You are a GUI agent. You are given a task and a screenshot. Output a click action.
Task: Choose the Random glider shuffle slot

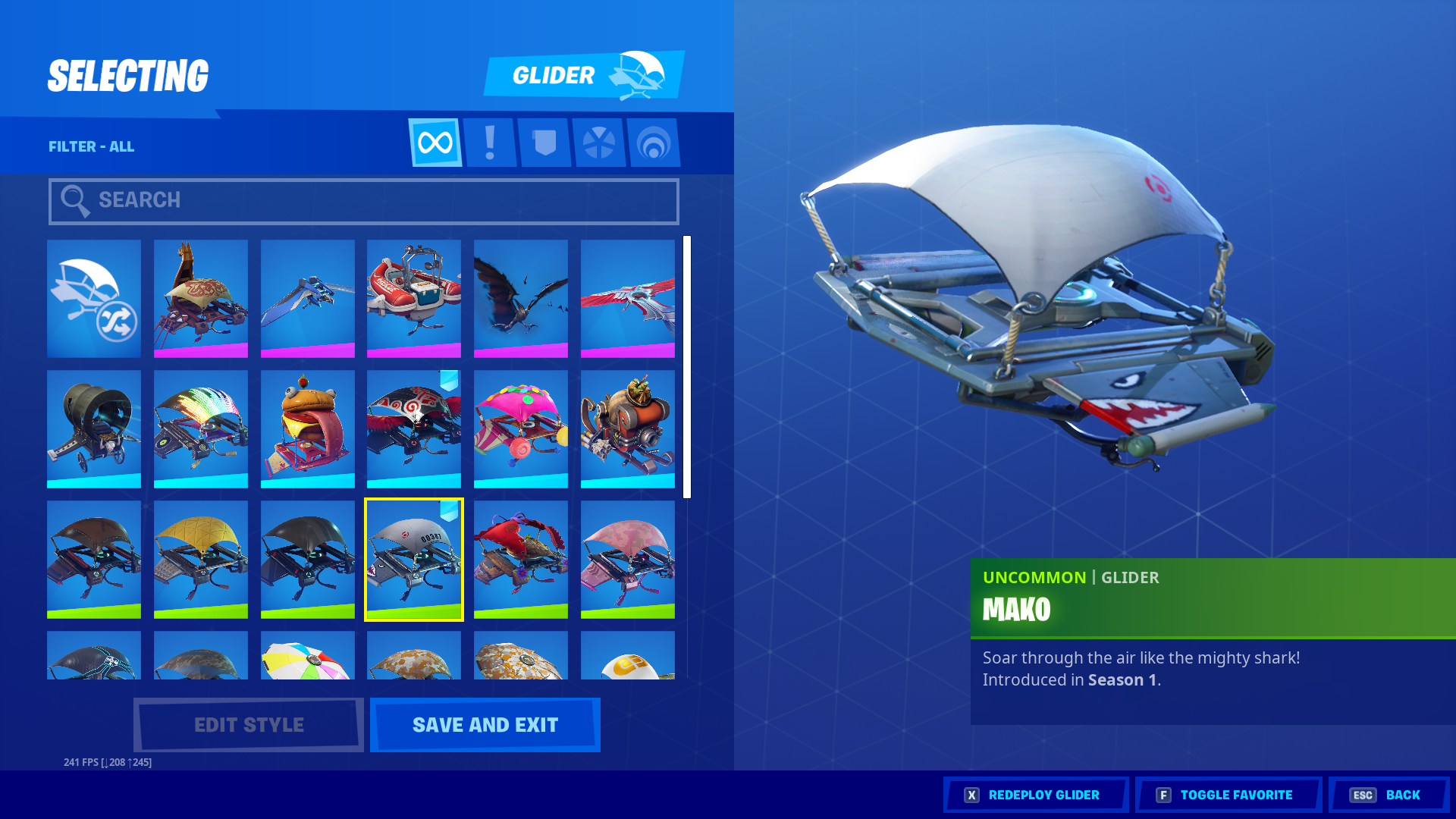[x=93, y=298]
